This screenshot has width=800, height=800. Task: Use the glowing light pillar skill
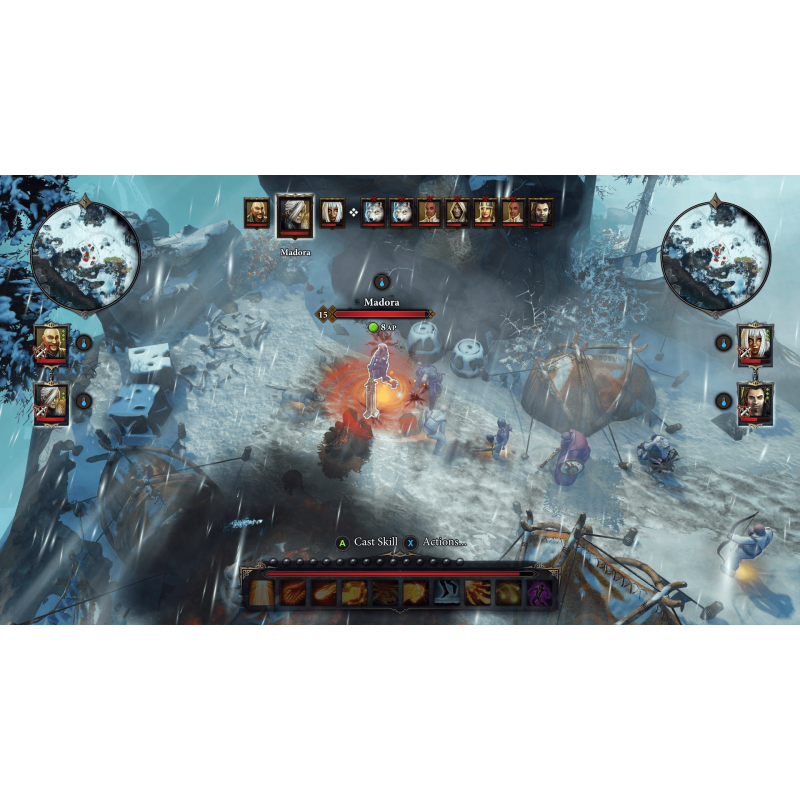261,593
